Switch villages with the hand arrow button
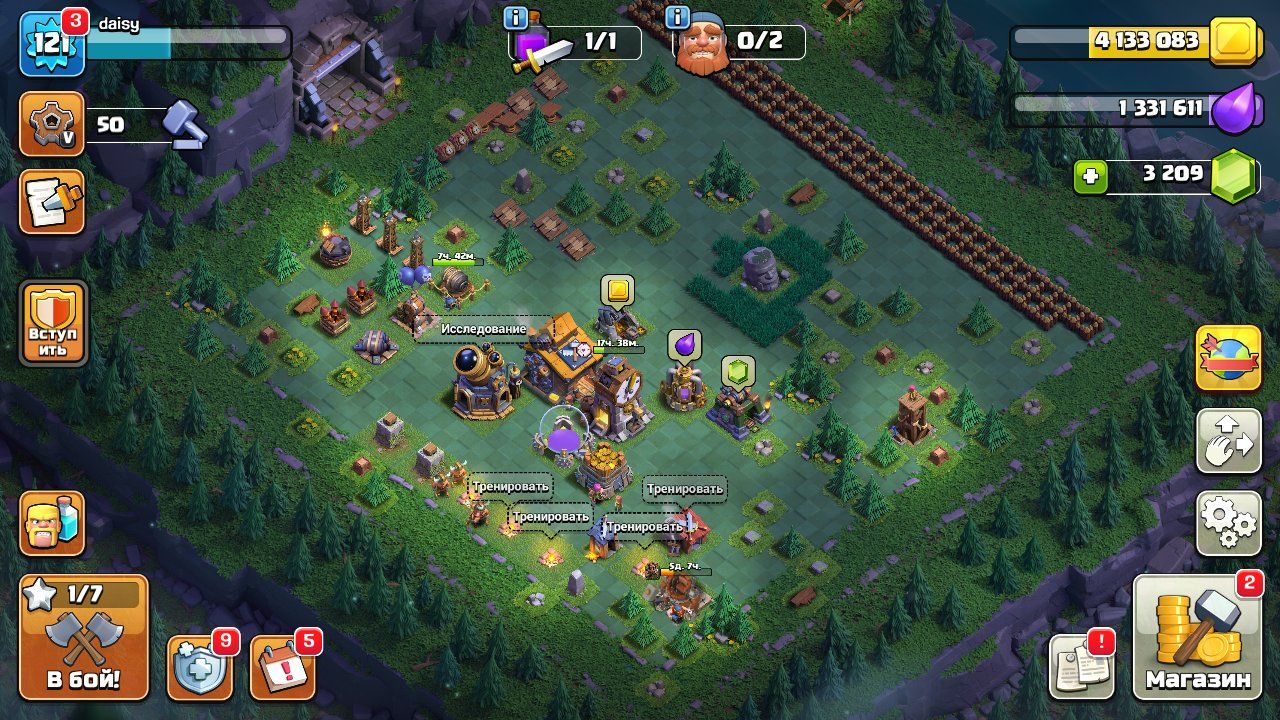 click(1228, 440)
